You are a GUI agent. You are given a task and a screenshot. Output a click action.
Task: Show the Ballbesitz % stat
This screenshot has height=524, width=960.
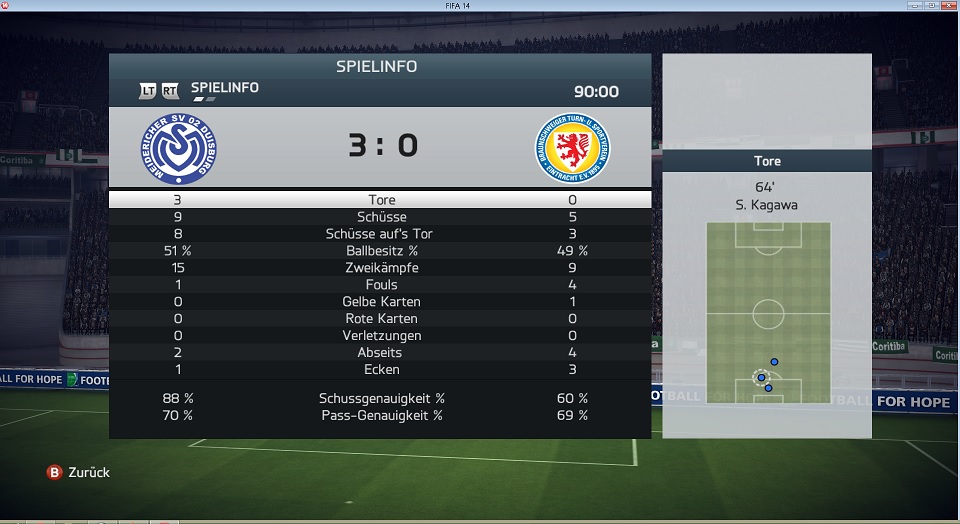tap(380, 251)
